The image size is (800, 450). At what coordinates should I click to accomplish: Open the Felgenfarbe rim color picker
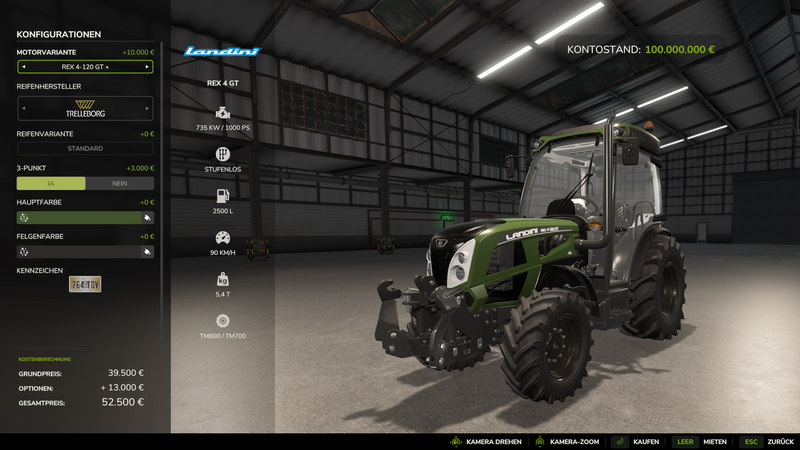[85, 252]
